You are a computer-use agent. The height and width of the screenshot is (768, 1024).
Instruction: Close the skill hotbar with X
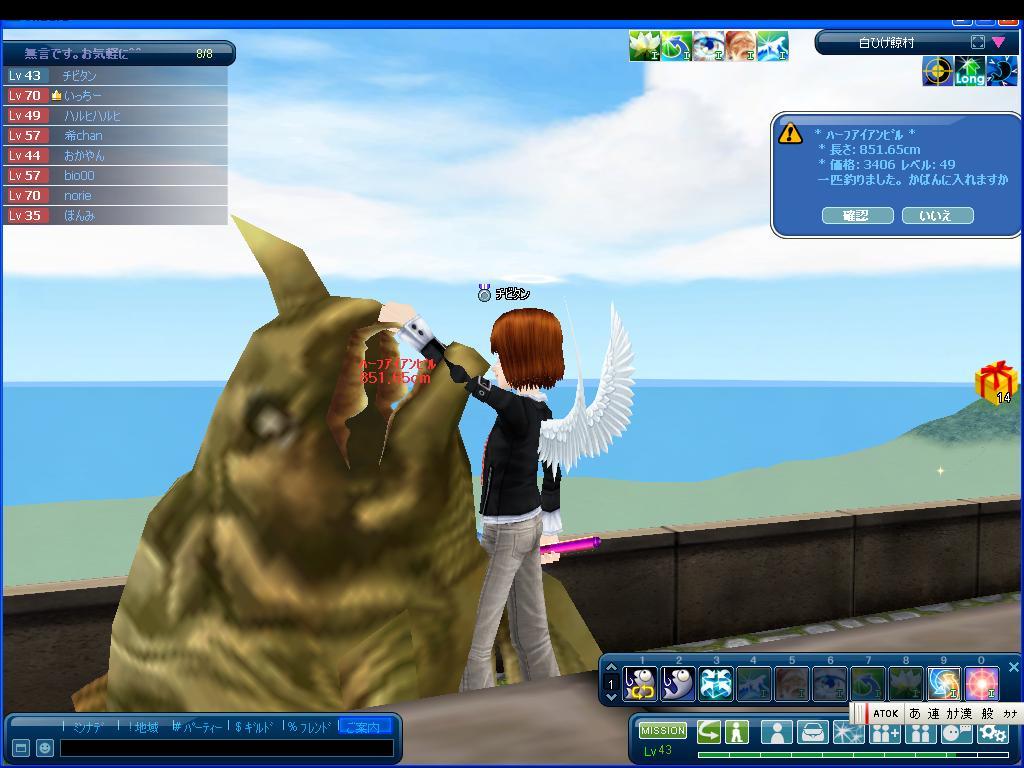1013,667
